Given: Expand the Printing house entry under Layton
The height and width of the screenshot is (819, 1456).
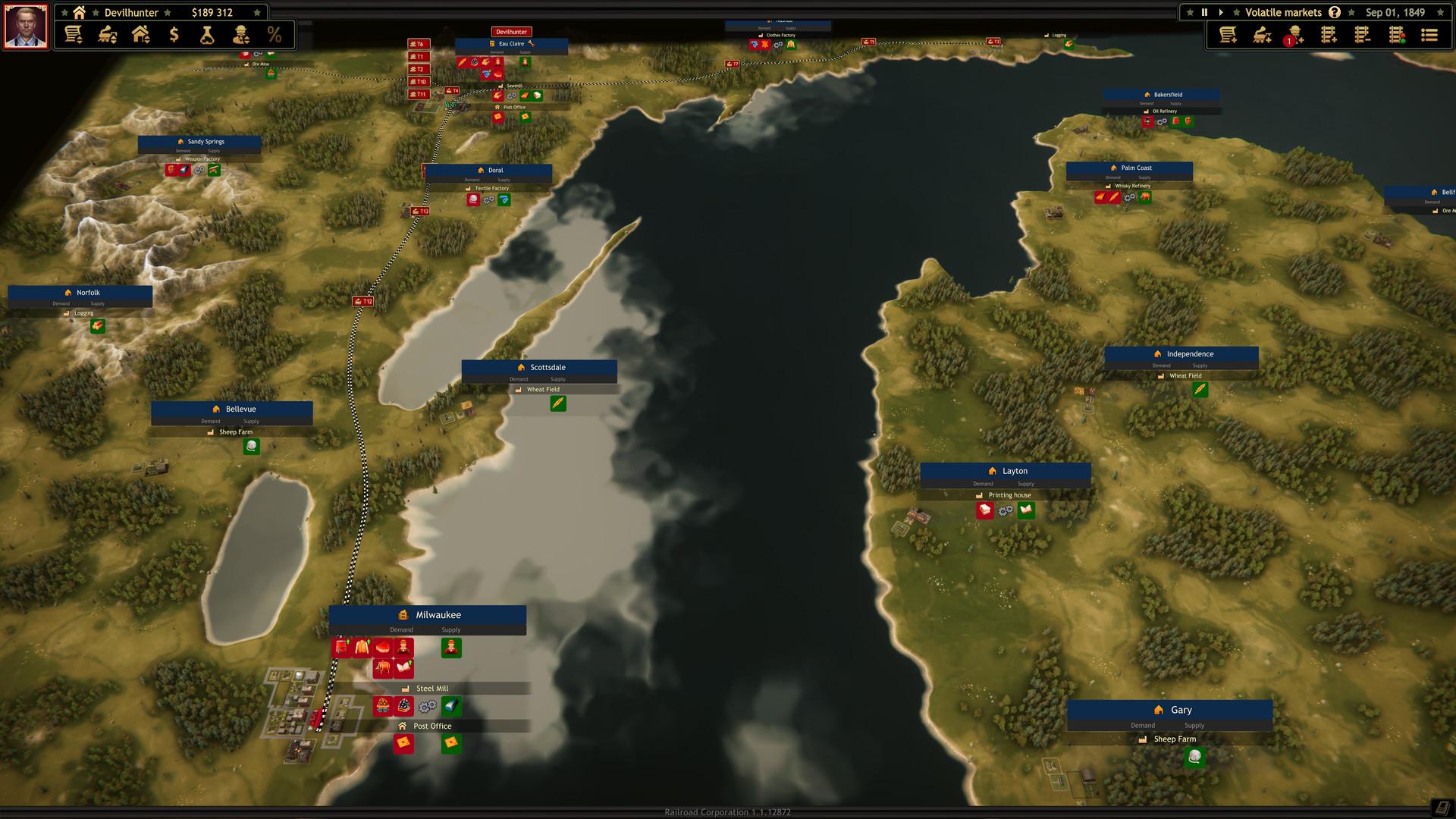Looking at the screenshot, I should point(1009,494).
